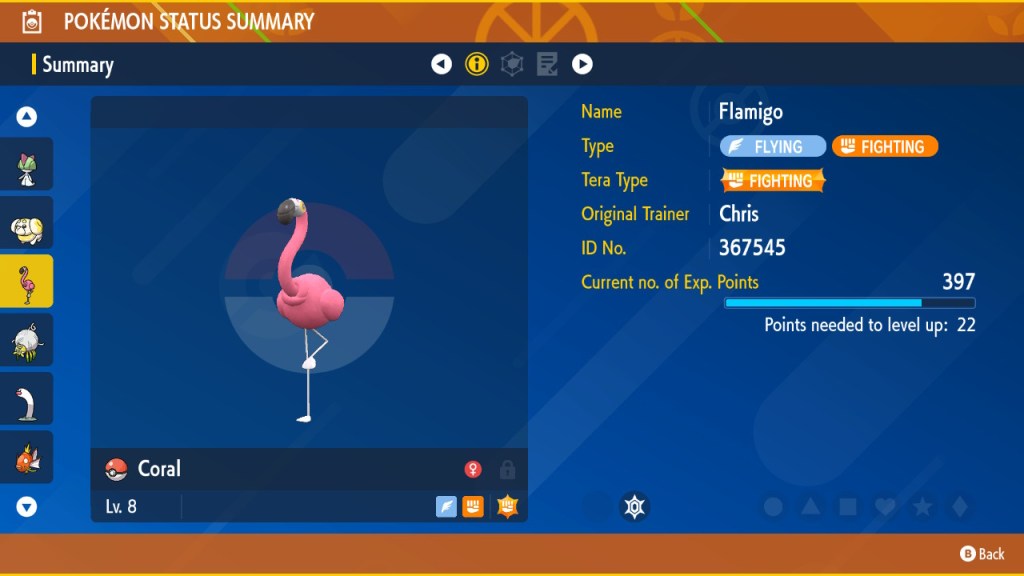1024x576 pixels.
Task: Click the up arrow above the party list
Action: [x=27, y=117]
